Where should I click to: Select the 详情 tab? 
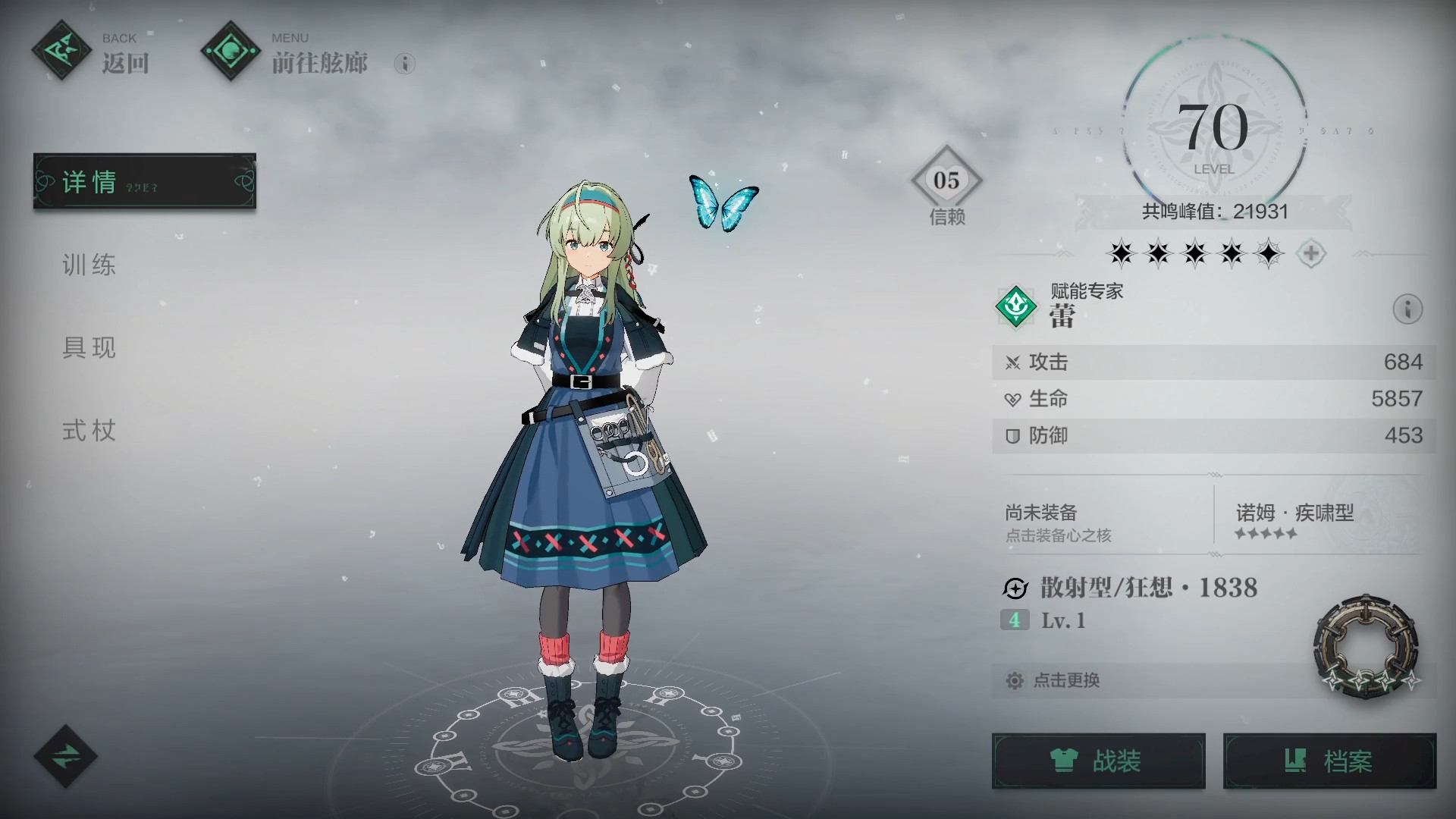click(x=144, y=181)
